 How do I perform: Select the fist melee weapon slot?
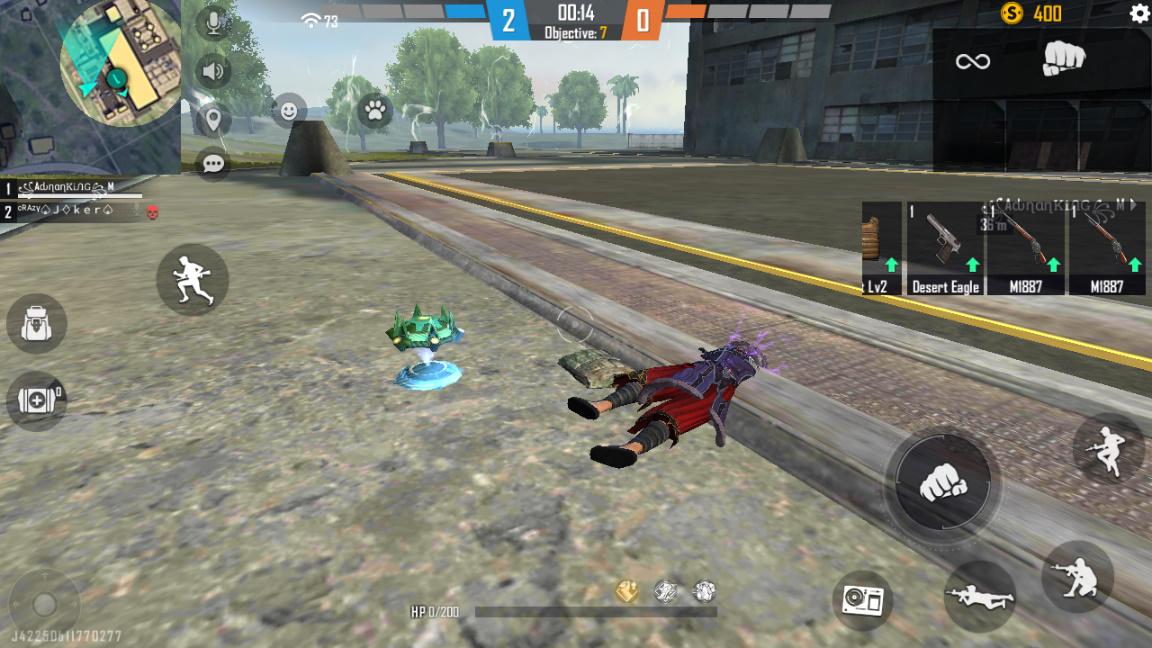(x=1063, y=60)
